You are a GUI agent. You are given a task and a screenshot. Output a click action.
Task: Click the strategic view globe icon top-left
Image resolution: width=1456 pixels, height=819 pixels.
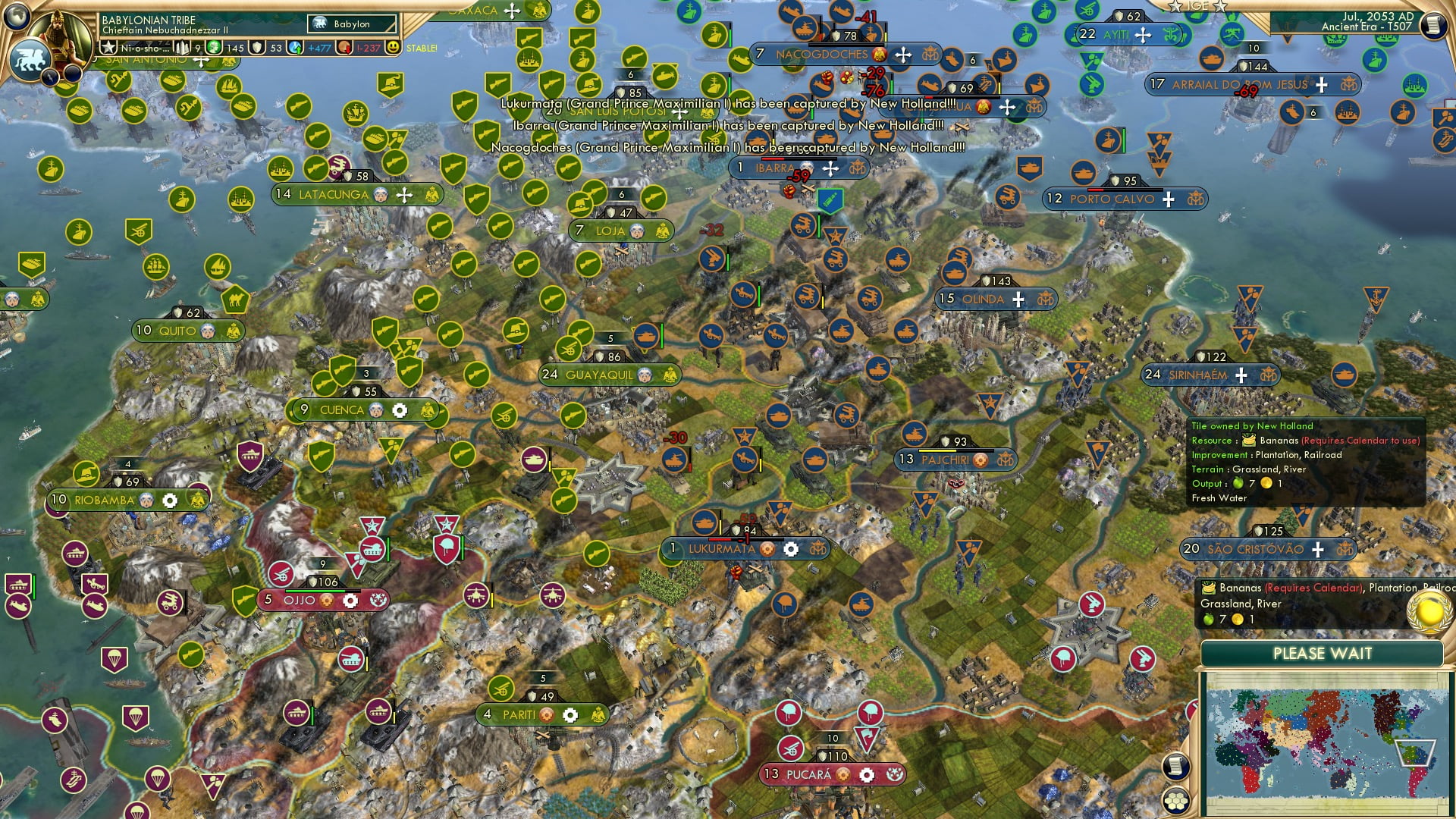(x=16, y=17)
